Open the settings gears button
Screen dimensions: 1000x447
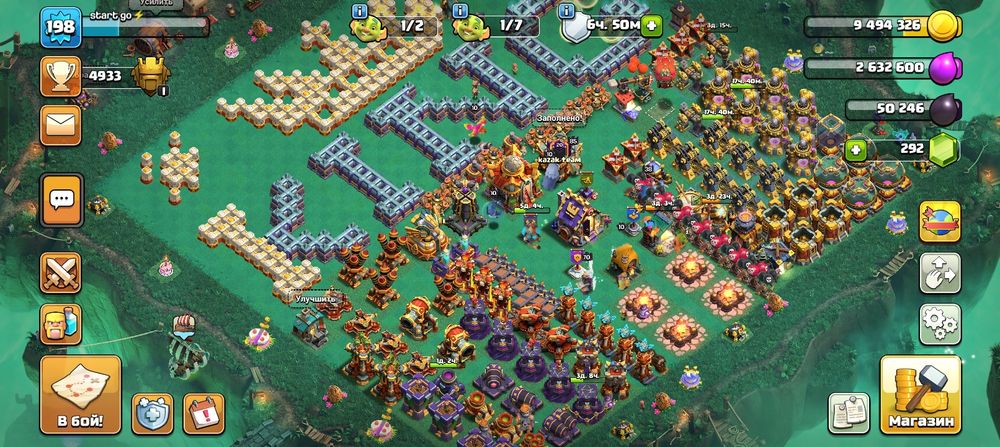coord(939,323)
